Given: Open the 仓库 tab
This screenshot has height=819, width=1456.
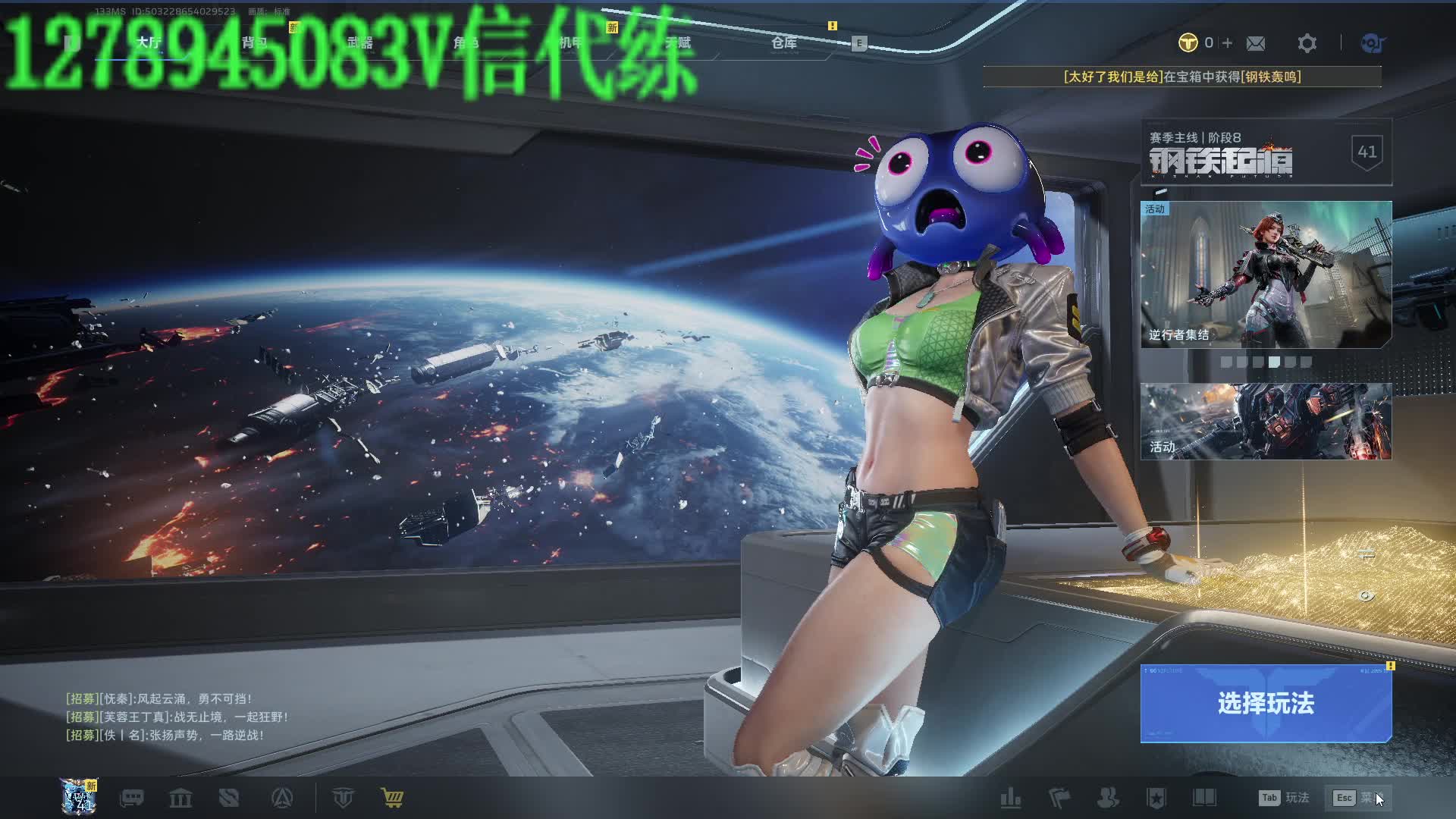Looking at the screenshot, I should coord(784,42).
